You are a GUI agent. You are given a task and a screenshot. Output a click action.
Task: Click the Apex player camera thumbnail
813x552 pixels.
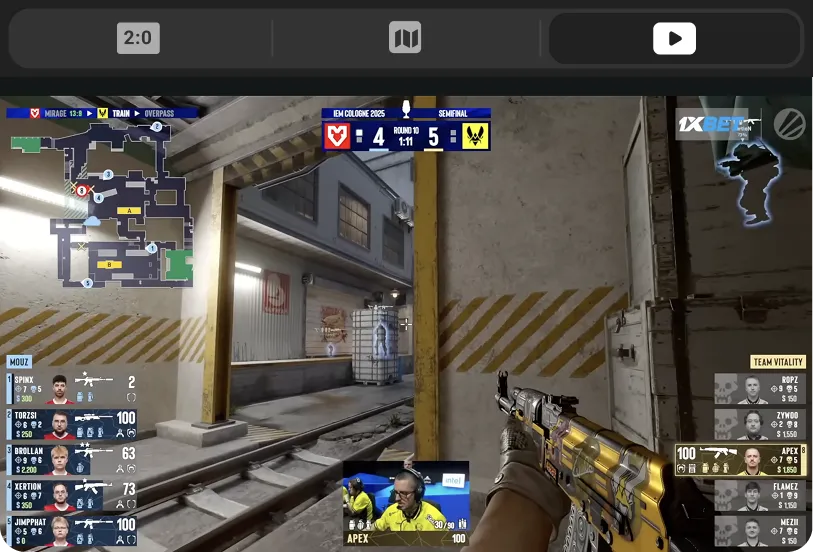[406, 503]
